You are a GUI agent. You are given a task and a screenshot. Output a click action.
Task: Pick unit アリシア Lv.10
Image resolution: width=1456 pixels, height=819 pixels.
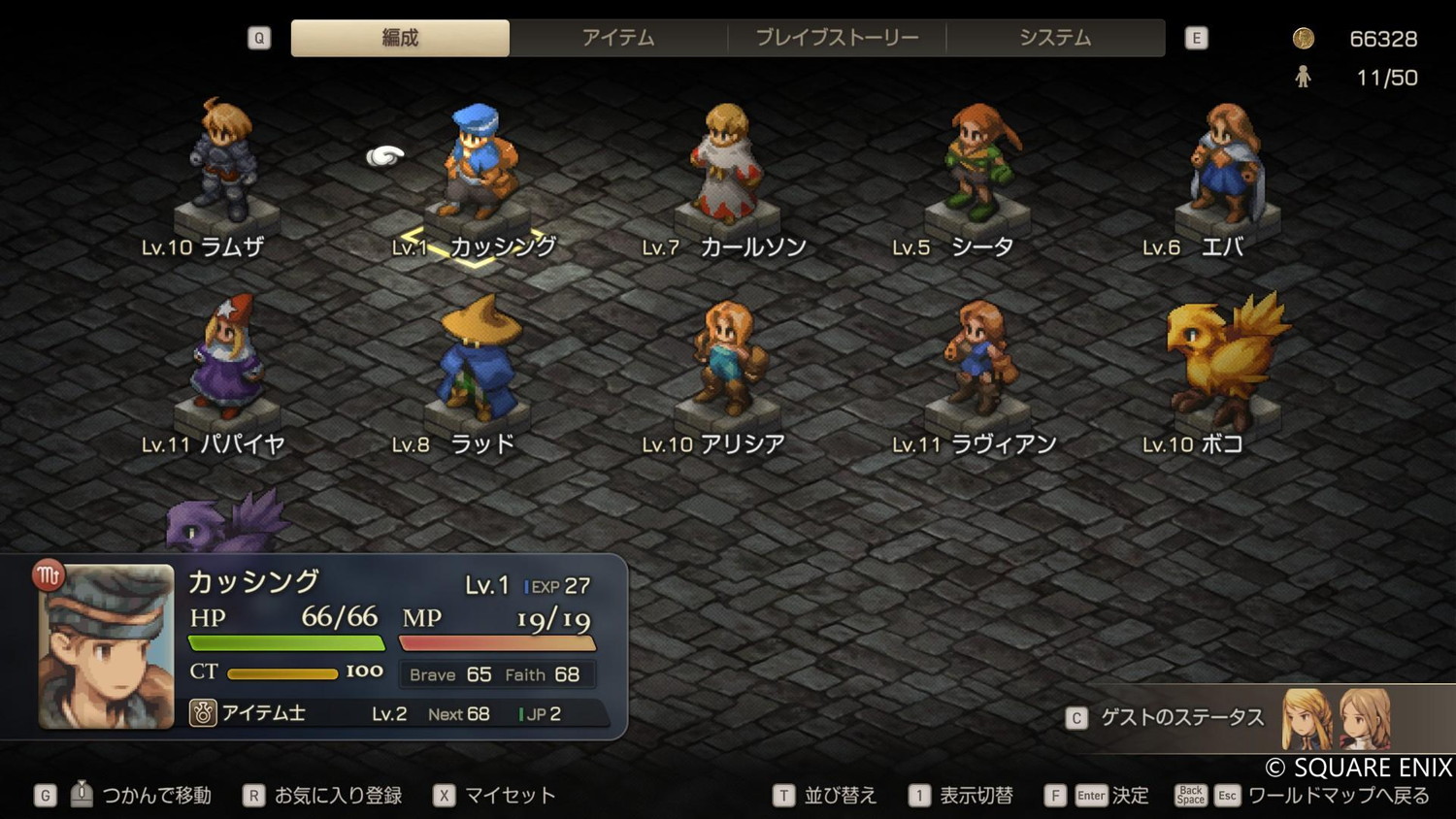pos(727,361)
